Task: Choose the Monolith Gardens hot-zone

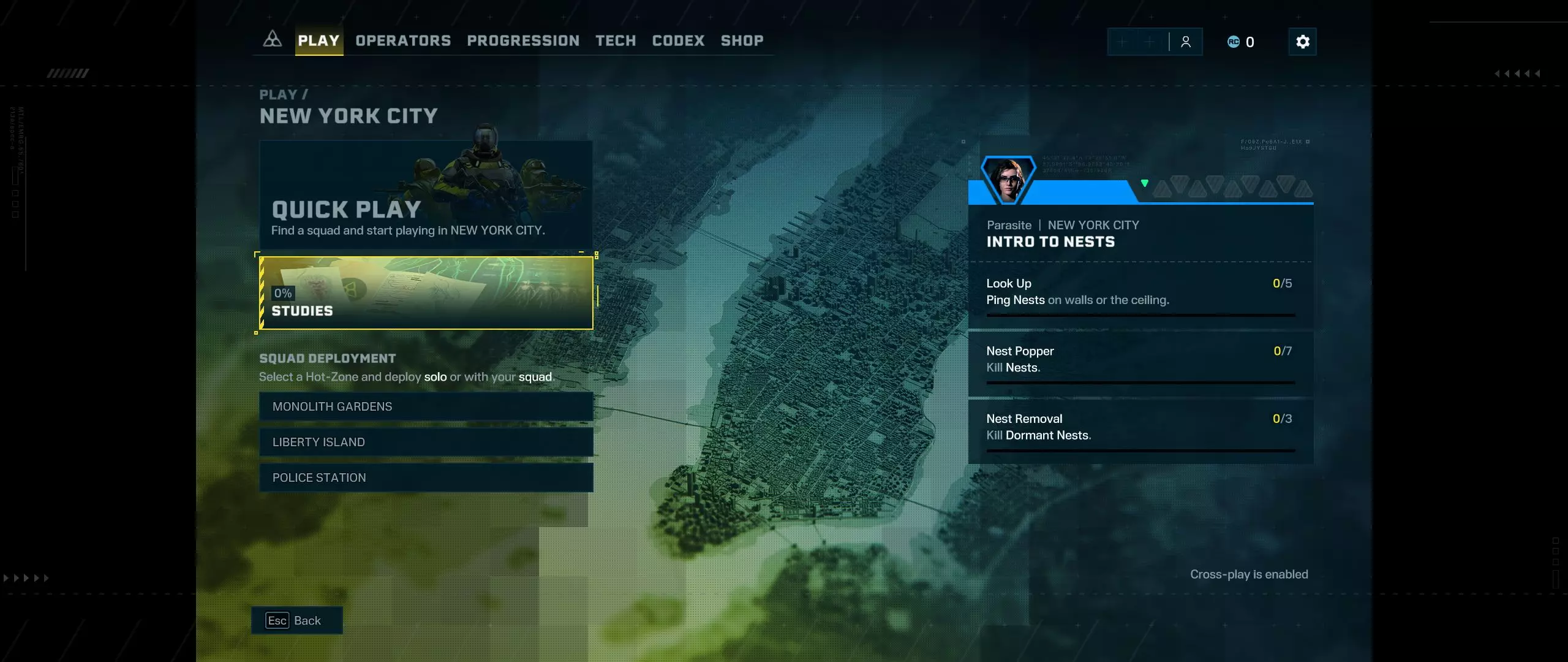Action: click(426, 406)
